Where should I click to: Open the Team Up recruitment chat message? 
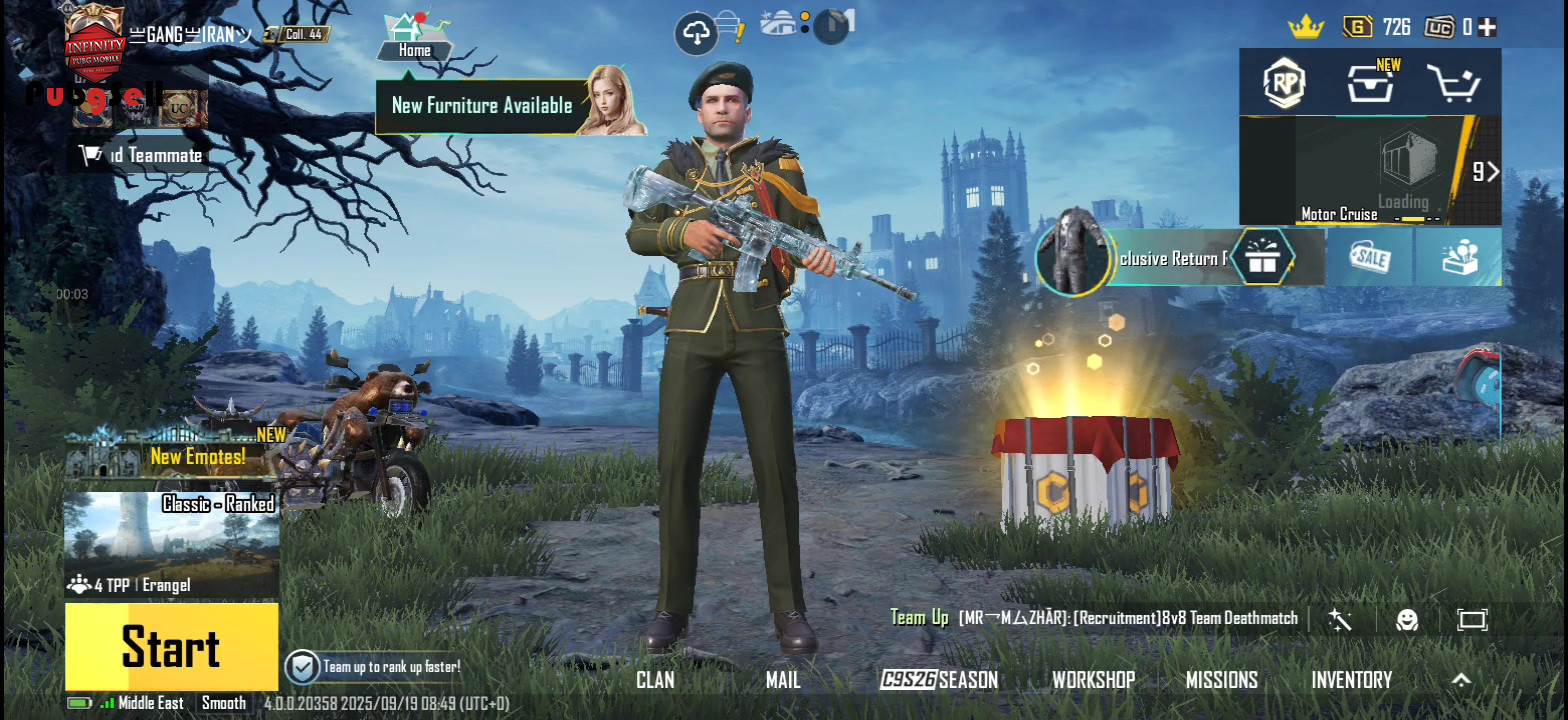1127,618
